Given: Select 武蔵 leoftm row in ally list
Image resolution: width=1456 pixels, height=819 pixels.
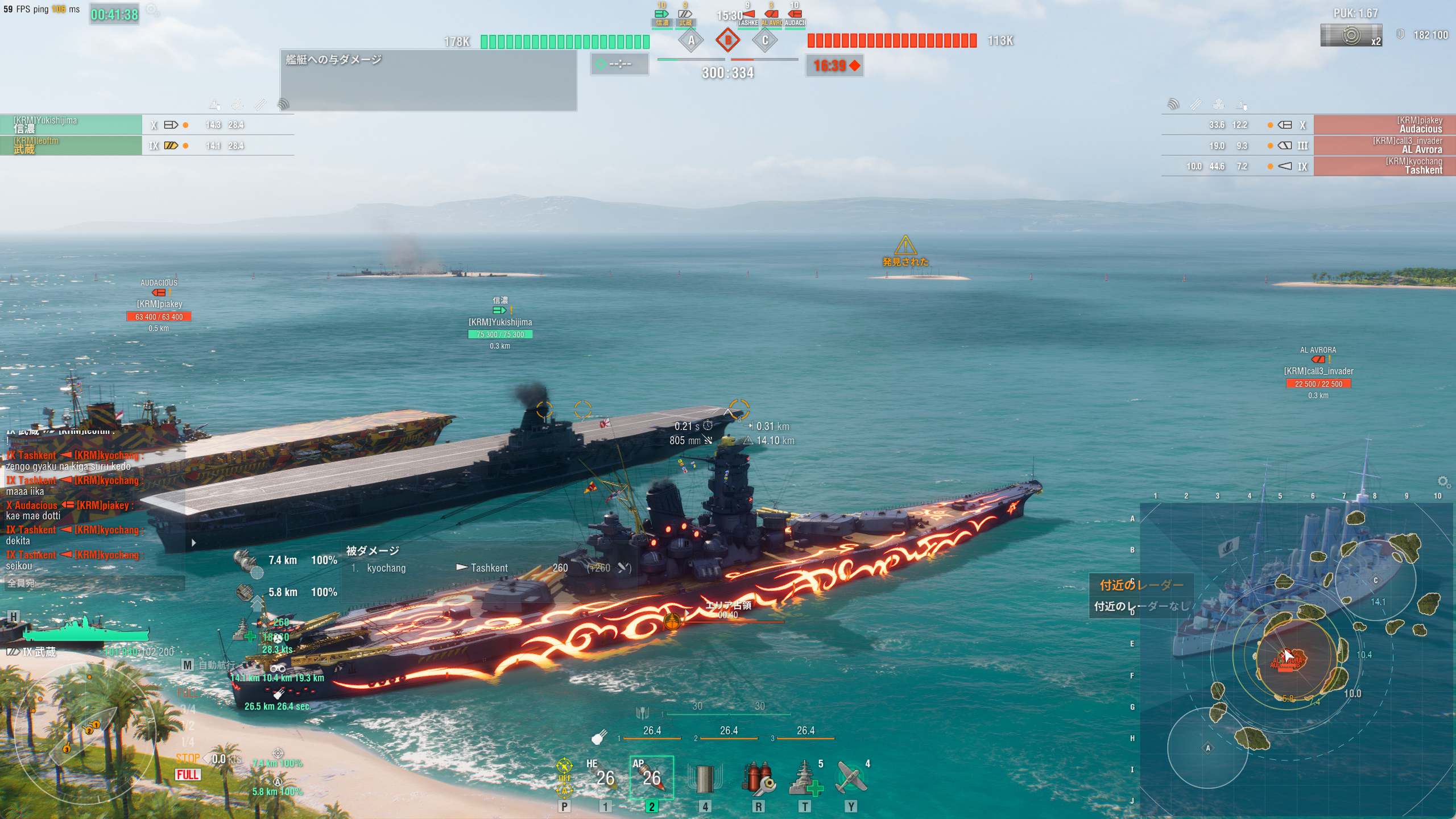Looking at the screenshot, I should click(71, 145).
